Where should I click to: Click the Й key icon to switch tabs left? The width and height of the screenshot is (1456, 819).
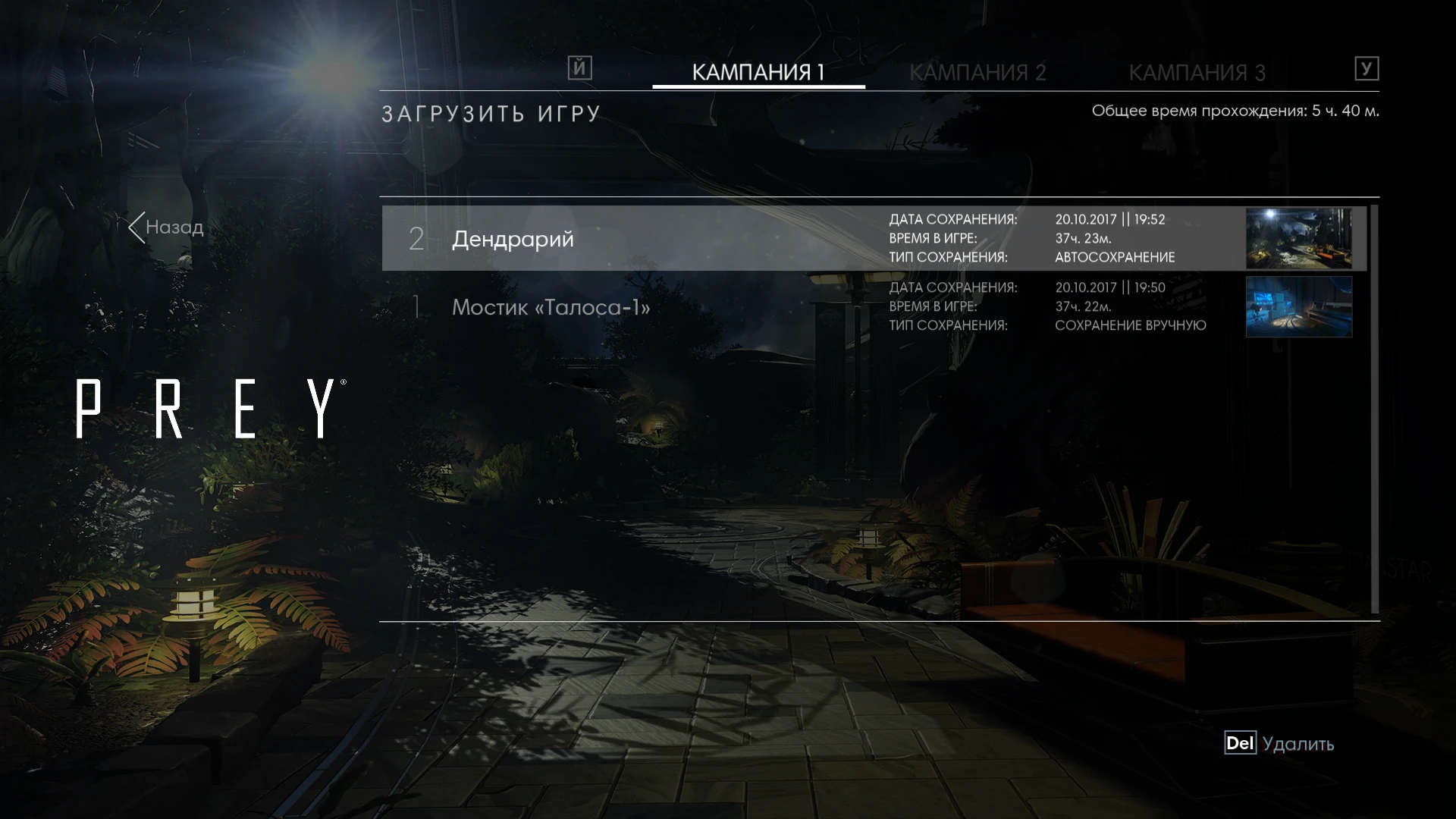coord(579,68)
